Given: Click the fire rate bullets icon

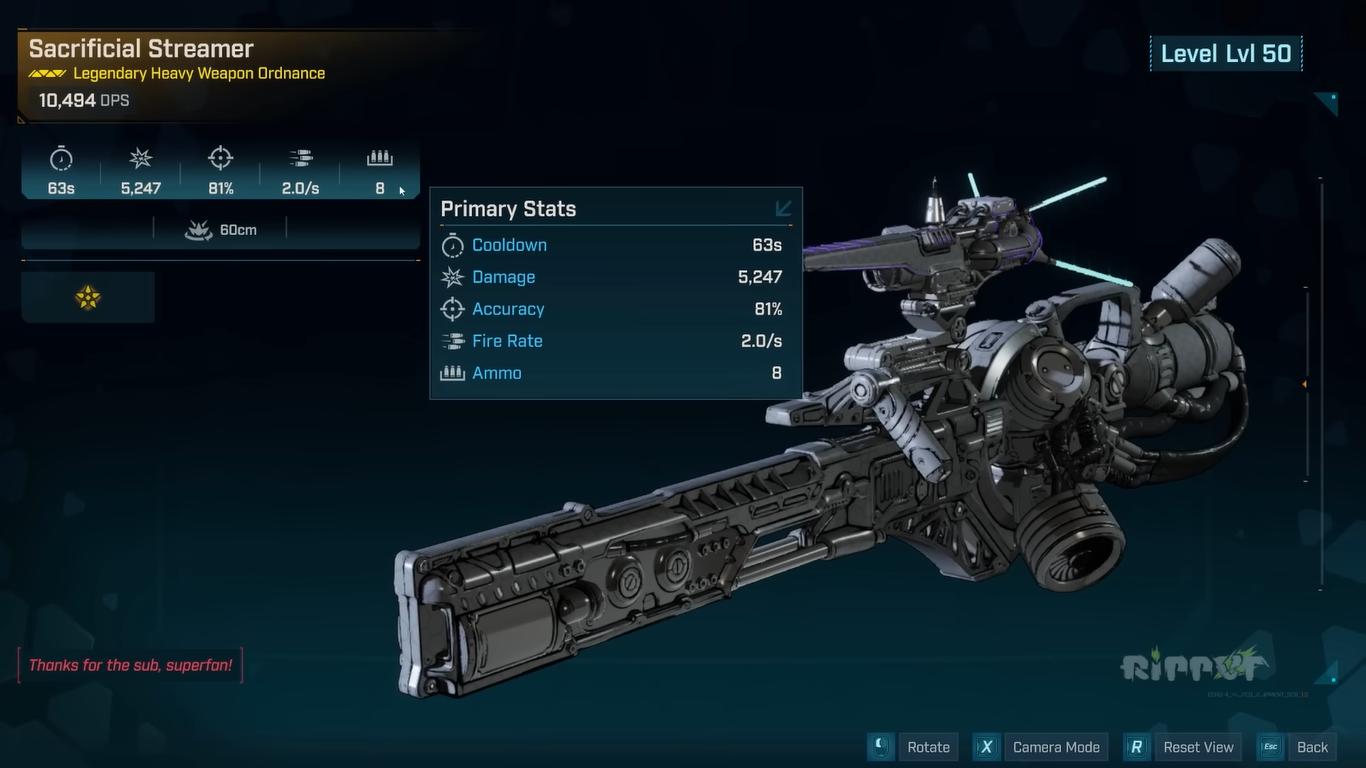Looking at the screenshot, I should (x=300, y=158).
